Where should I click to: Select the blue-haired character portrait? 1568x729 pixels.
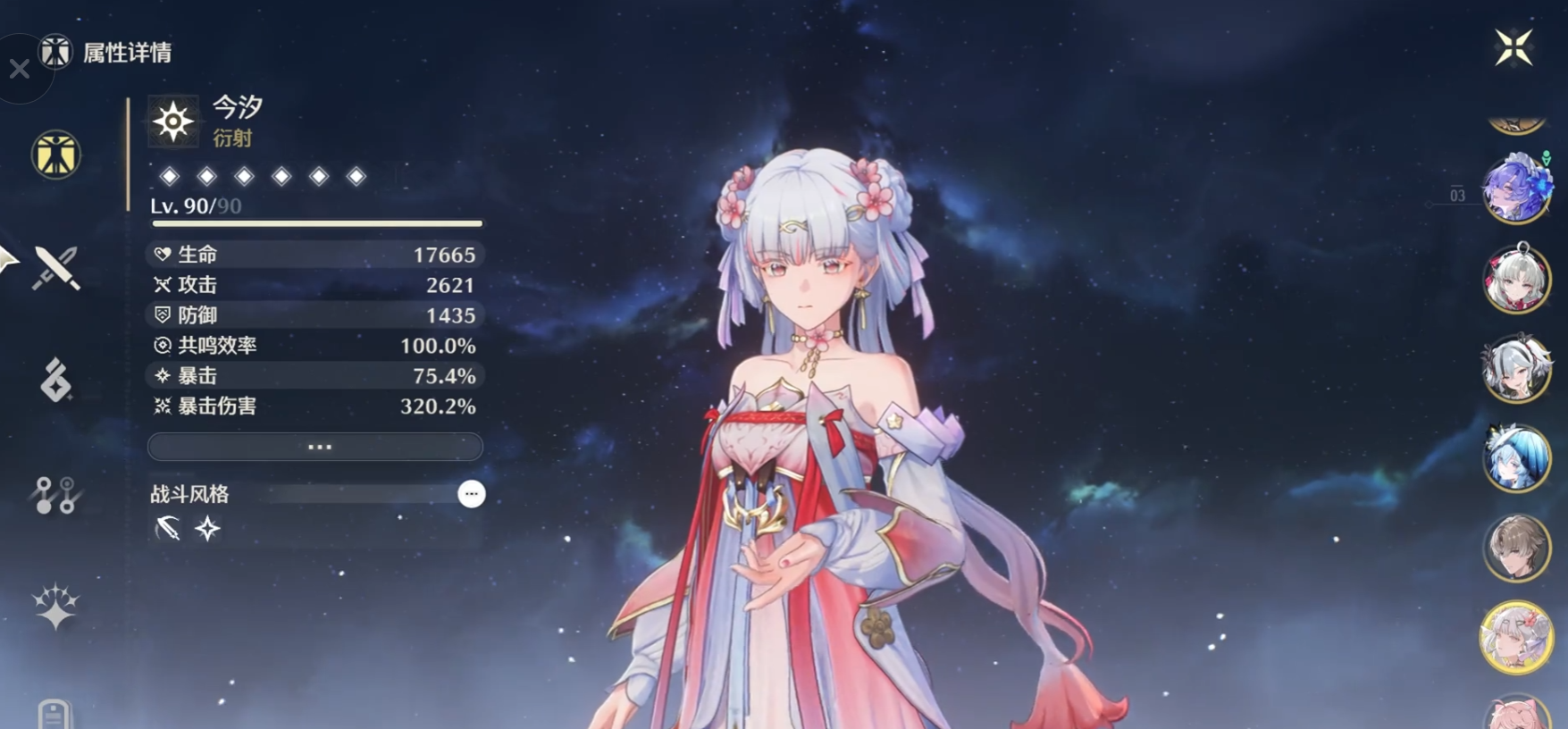1516,458
